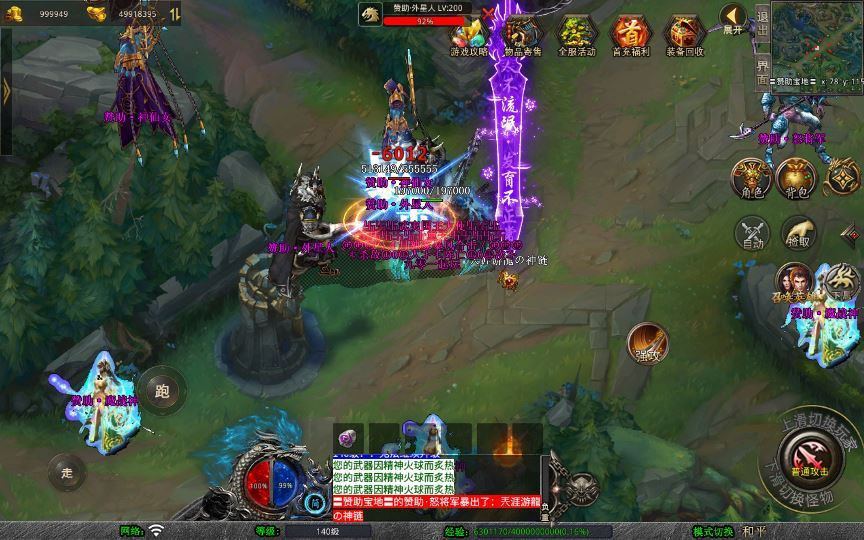Open the 首充福利 first-recharge rewards
The image size is (864, 540).
630,36
